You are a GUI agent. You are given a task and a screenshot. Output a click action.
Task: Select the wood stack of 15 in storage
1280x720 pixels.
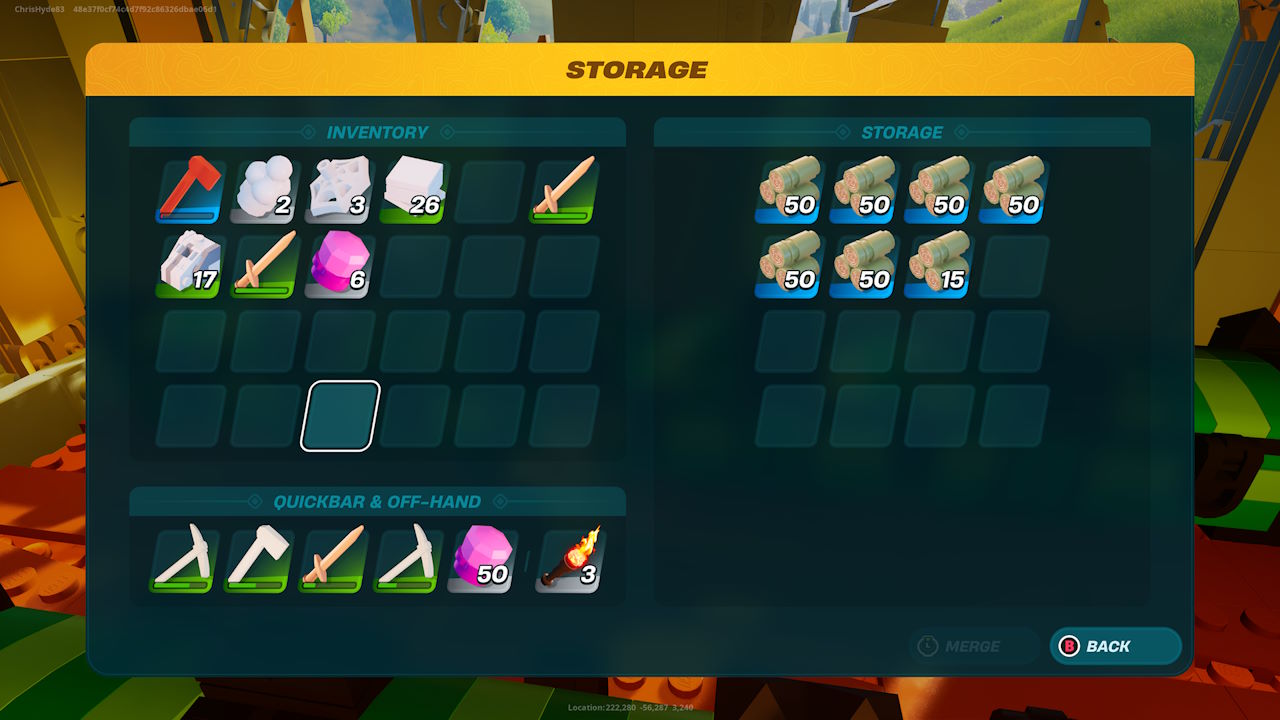939,266
